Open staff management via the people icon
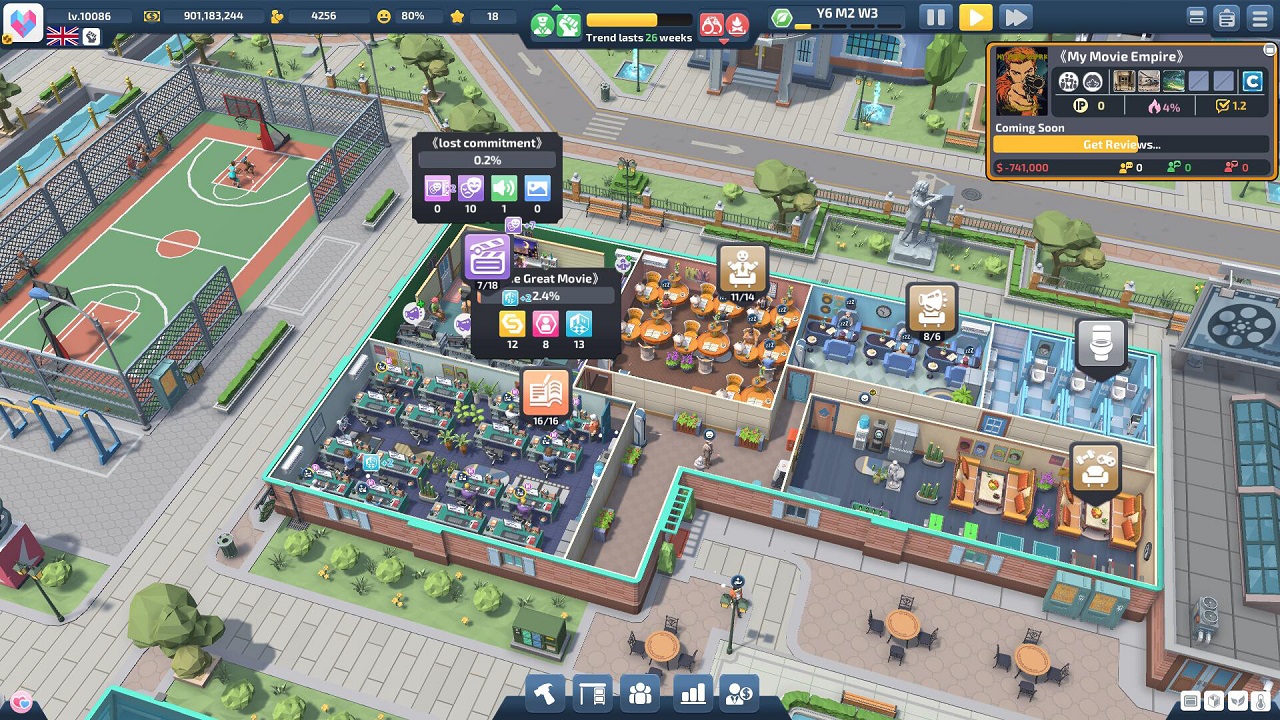 pyautogui.click(x=641, y=691)
